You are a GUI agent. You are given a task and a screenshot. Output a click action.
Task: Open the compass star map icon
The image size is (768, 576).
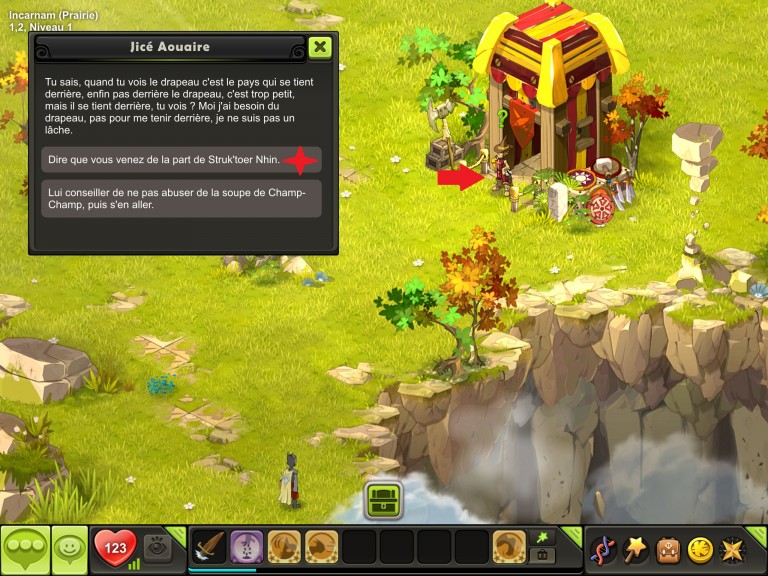[x=732, y=549]
